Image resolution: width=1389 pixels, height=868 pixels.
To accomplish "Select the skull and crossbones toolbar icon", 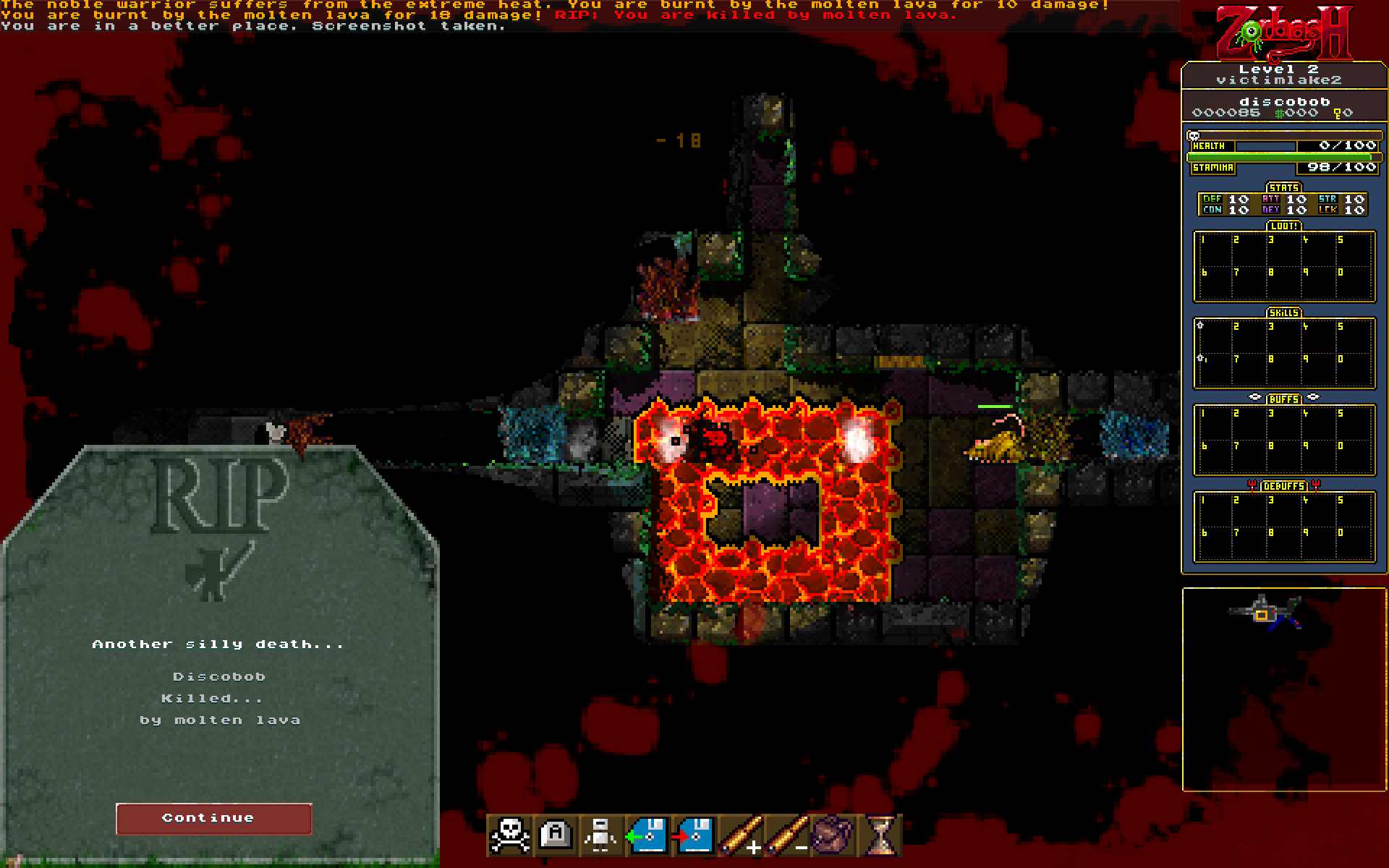I will click(x=510, y=835).
